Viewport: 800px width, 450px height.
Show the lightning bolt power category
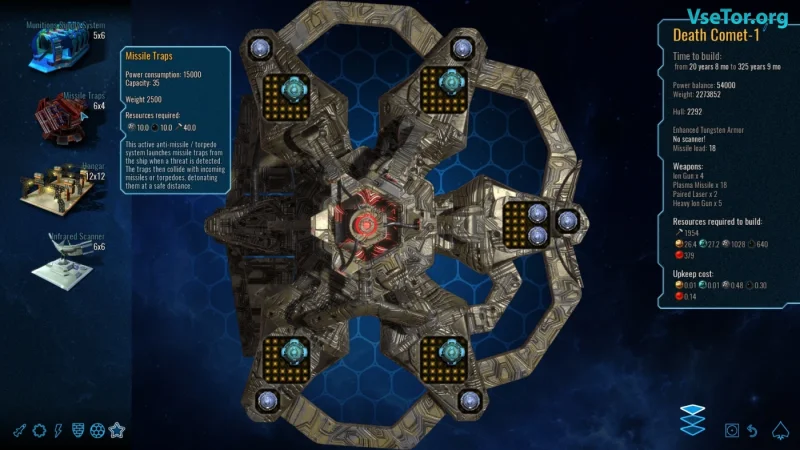tap(58, 430)
